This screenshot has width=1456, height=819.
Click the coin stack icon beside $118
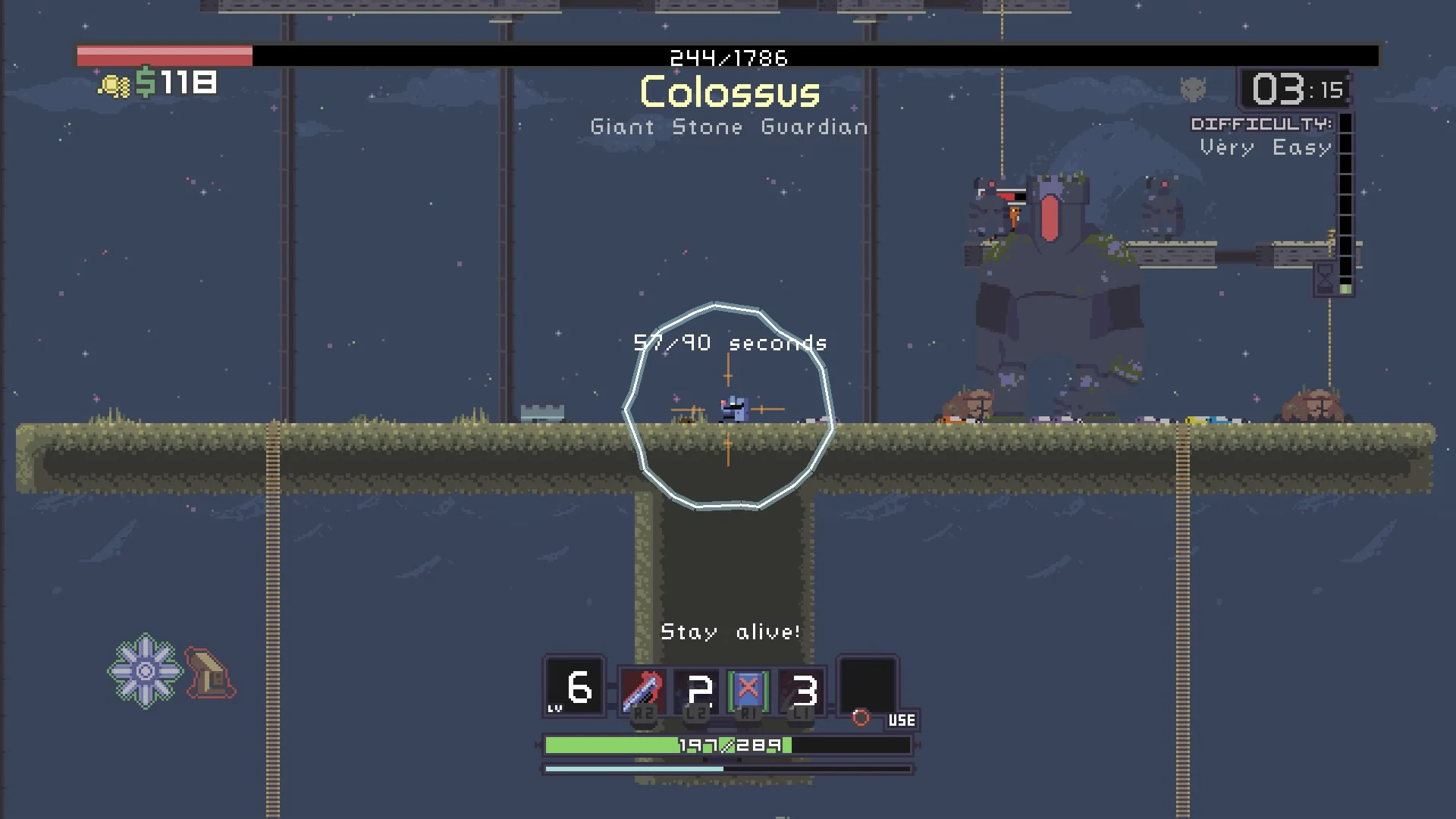(115, 84)
